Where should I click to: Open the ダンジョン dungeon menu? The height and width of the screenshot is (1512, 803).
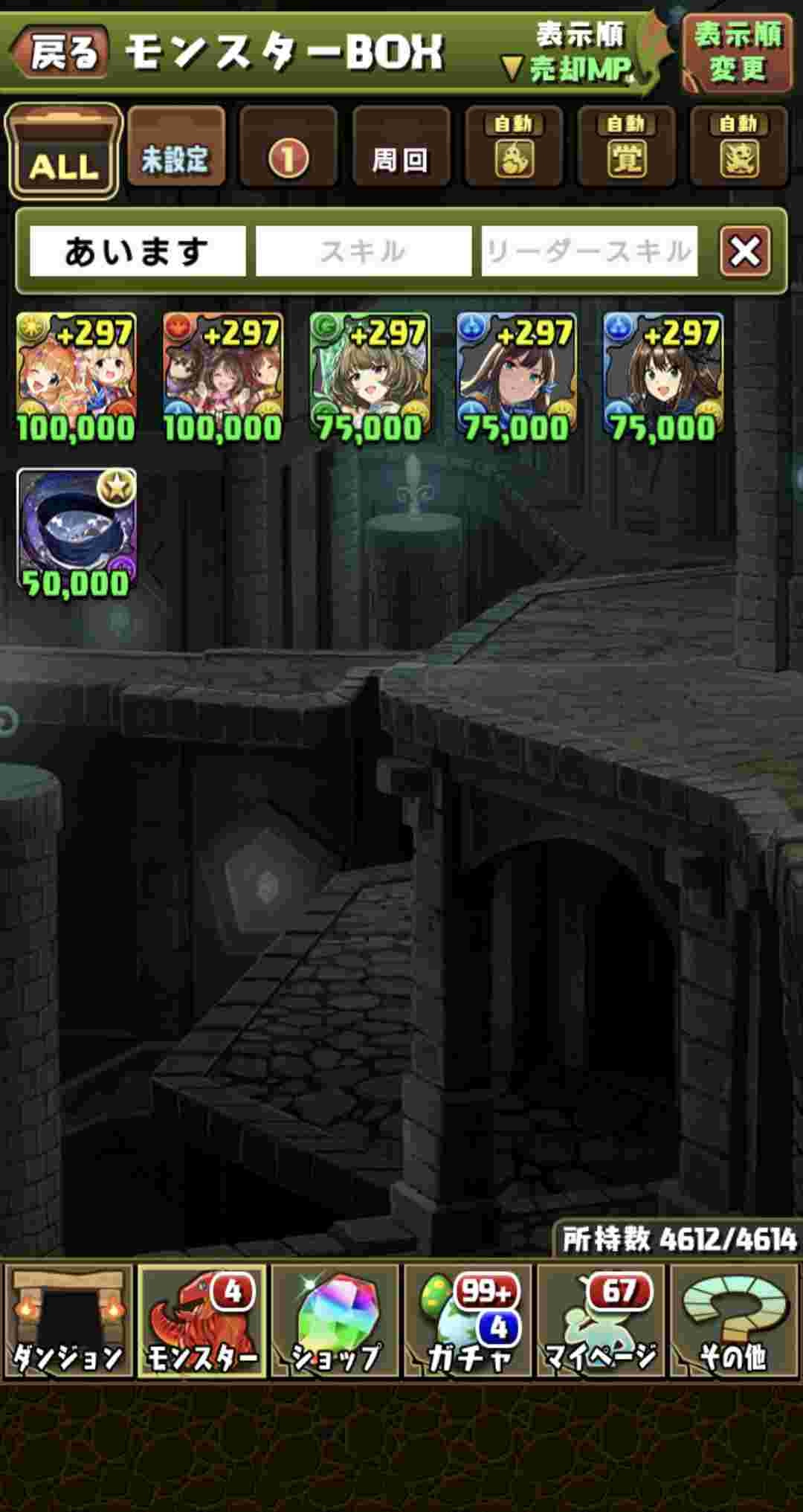click(x=68, y=1321)
